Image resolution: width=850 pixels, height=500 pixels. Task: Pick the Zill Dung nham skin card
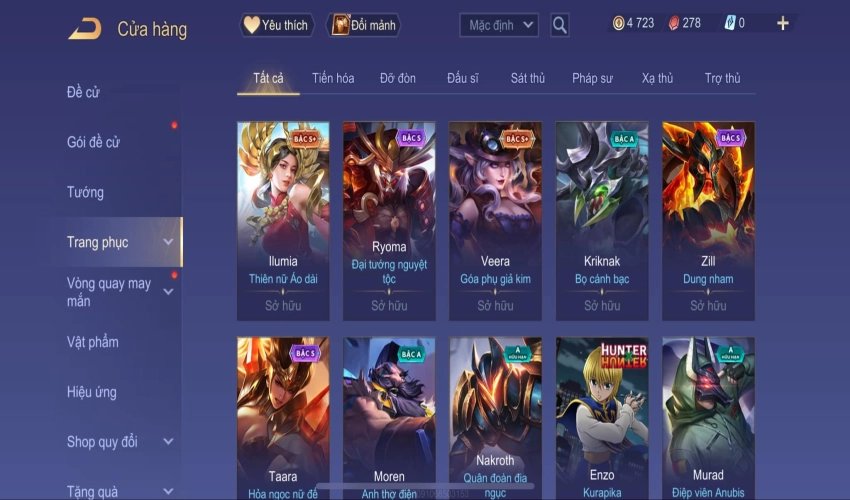point(708,220)
